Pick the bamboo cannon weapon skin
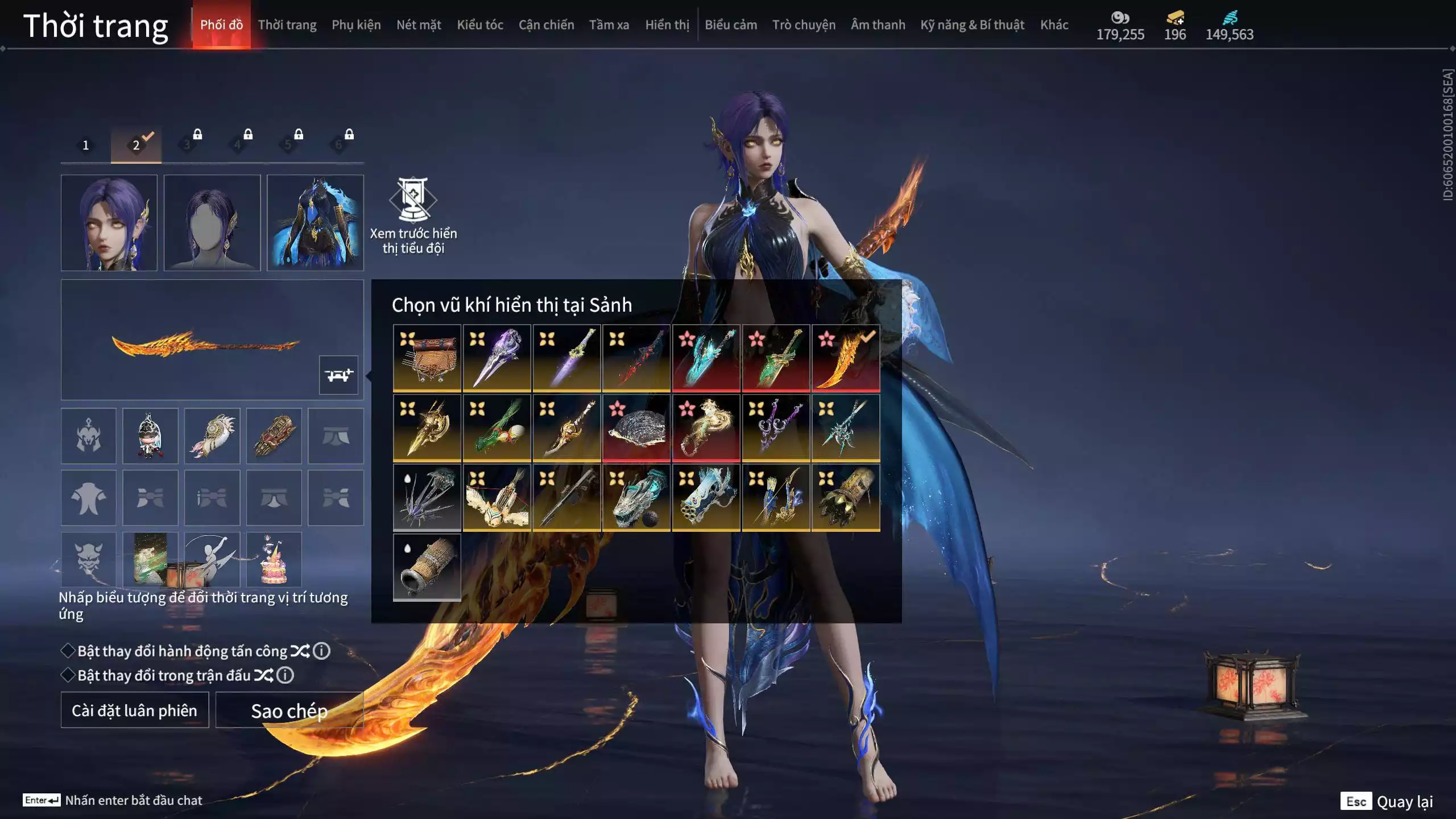1456x819 pixels. (x=427, y=567)
